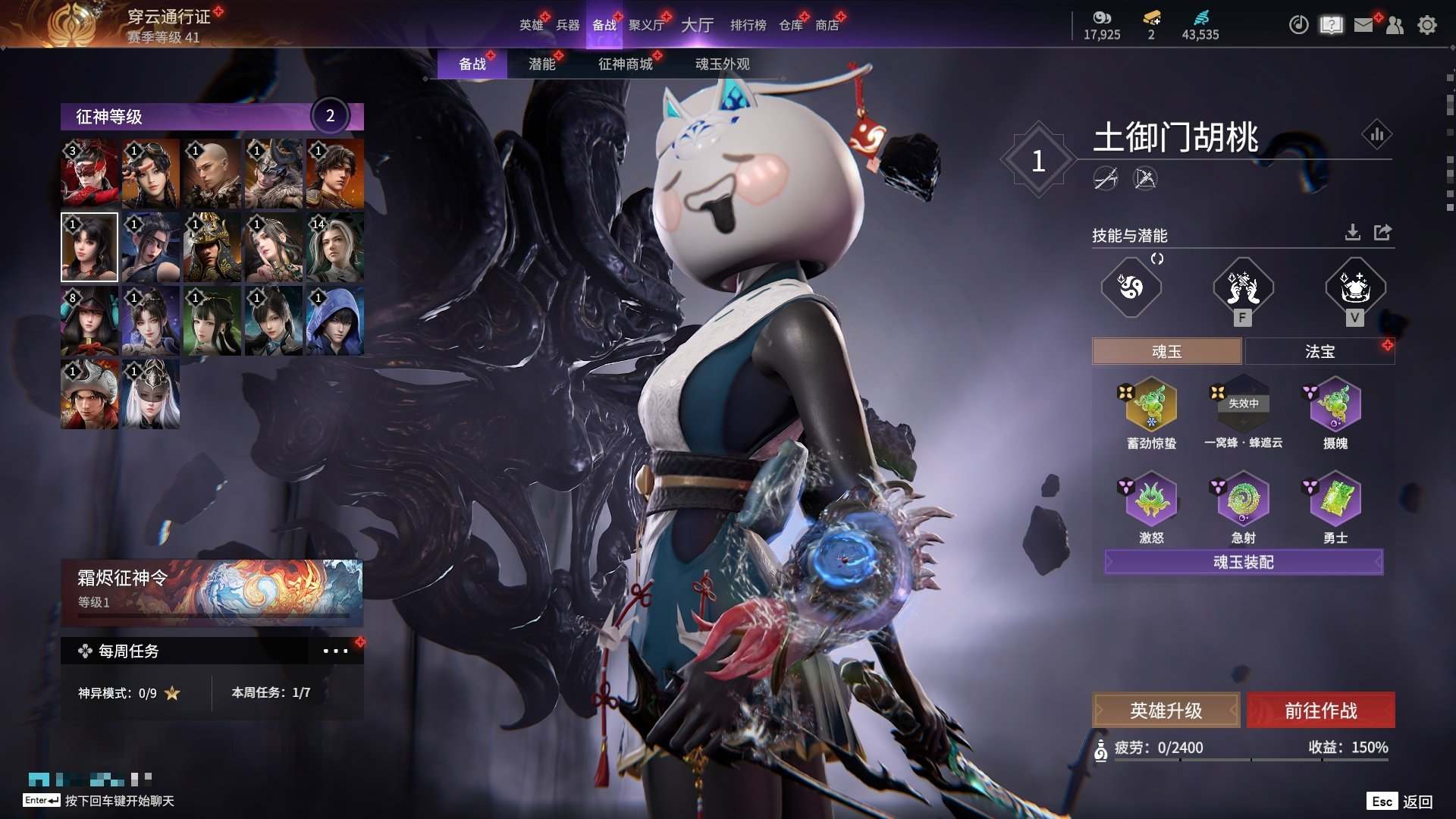Switch to the 法宝 tab
Viewport: 1456px width, 819px height.
(x=1319, y=351)
